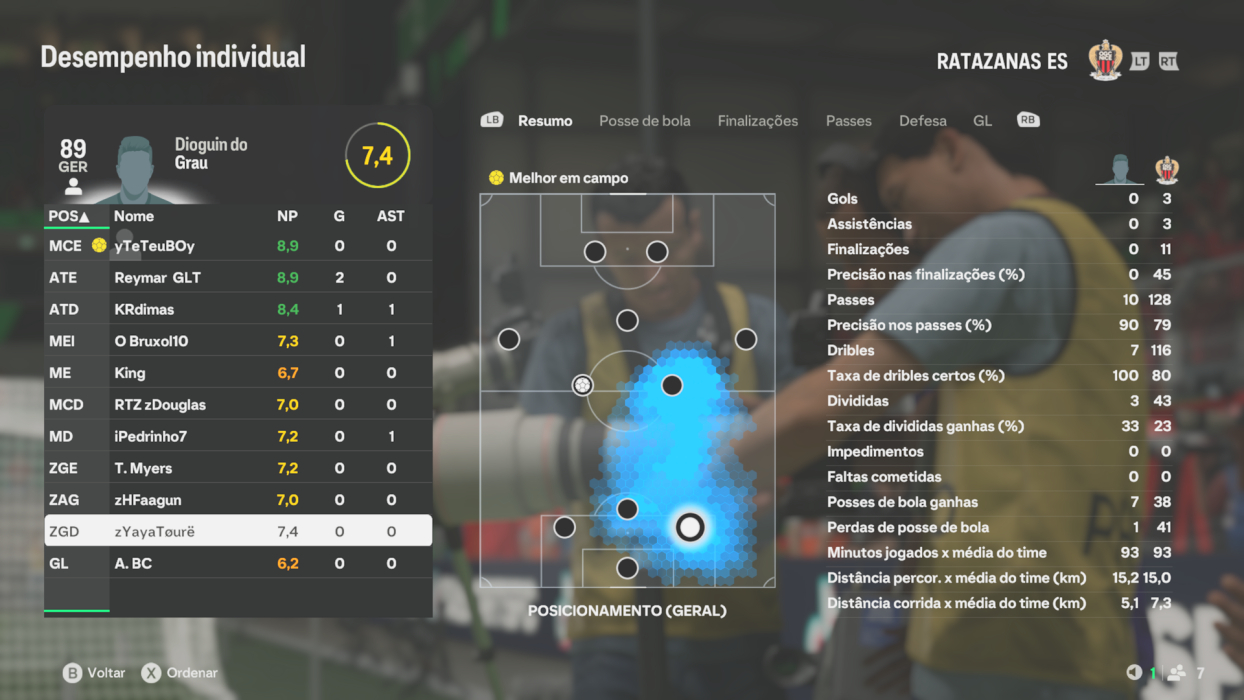Viewport: 1244px width, 700px height.
Task: Show the Finalizações tab
Action: [x=757, y=121]
